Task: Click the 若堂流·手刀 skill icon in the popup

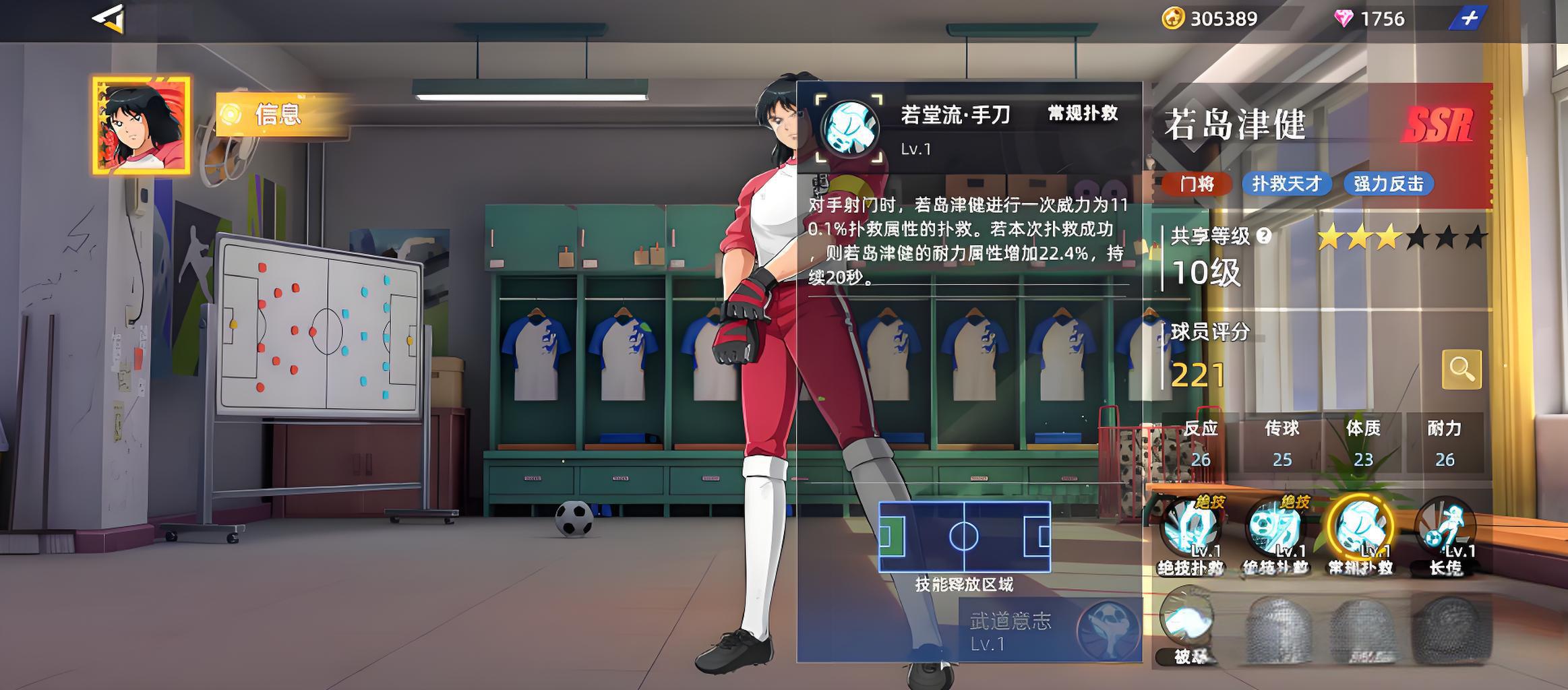Action: [x=849, y=129]
